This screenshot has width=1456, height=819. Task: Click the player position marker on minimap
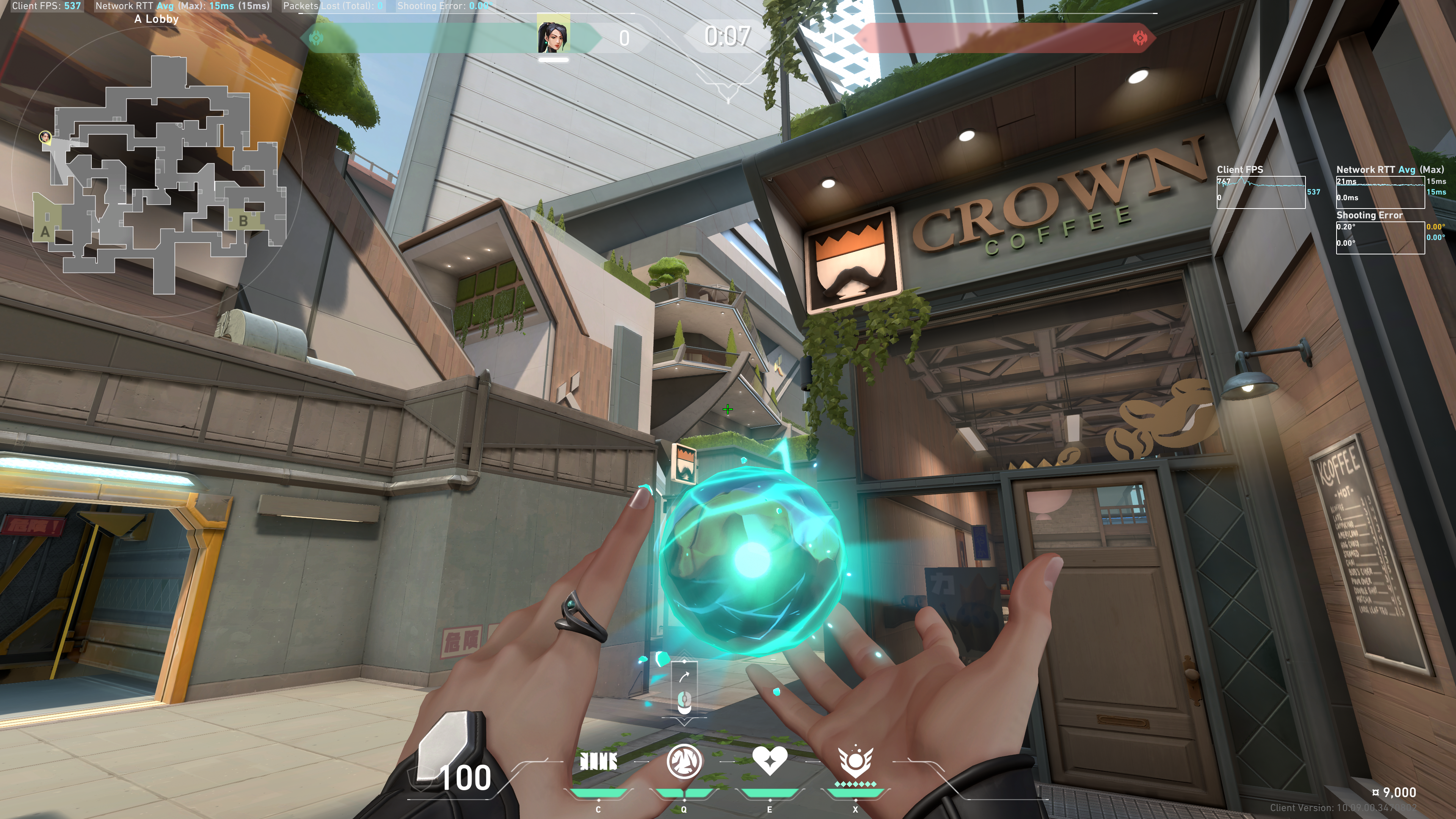pyautogui.click(x=45, y=137)
